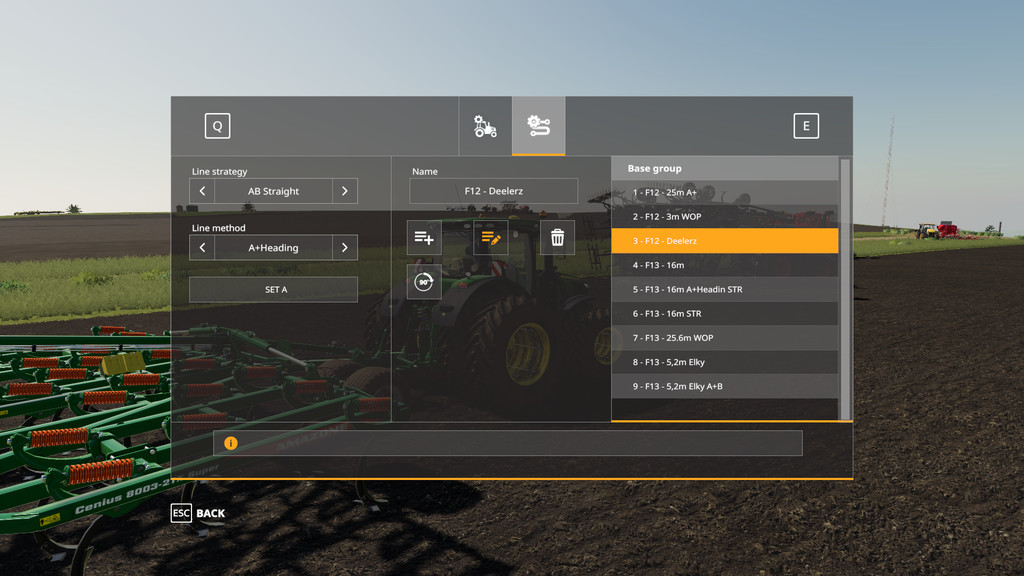Switch to the tractor settings tab
Image resolution: width=1024 pixels, height=576 pixels.
(485, 126)
